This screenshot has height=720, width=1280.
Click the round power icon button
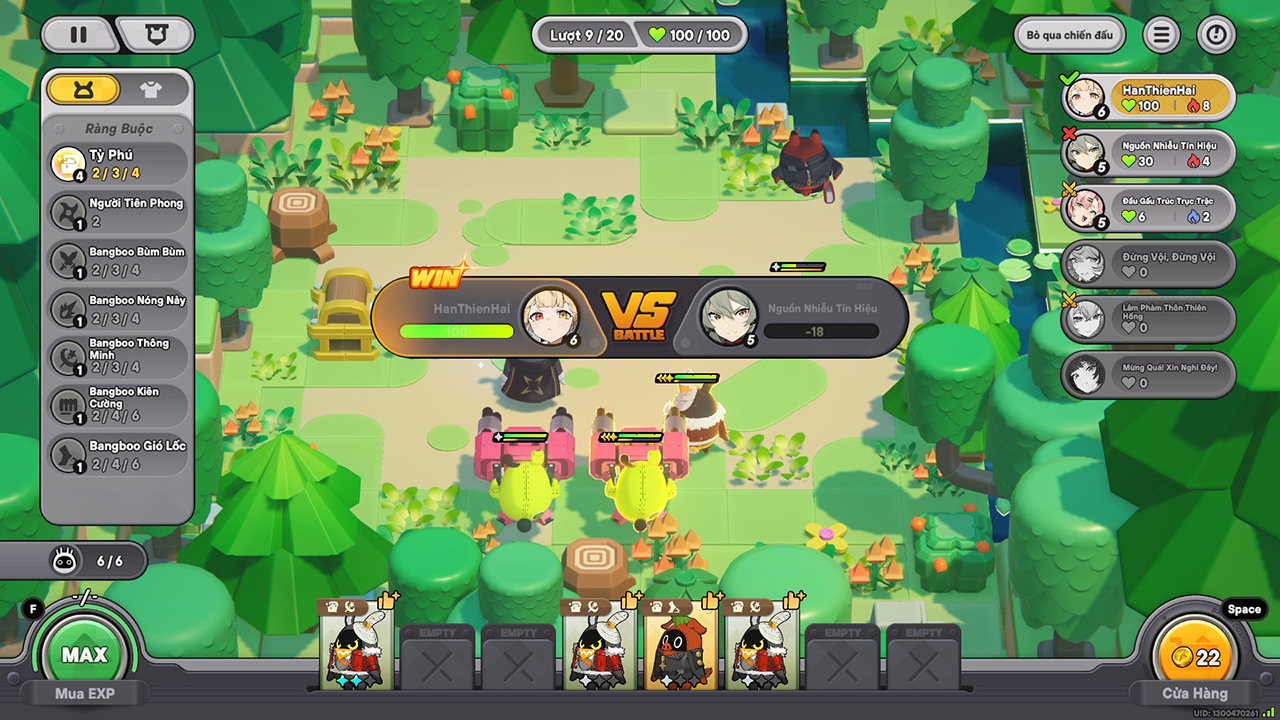(x=1216, y=36)
